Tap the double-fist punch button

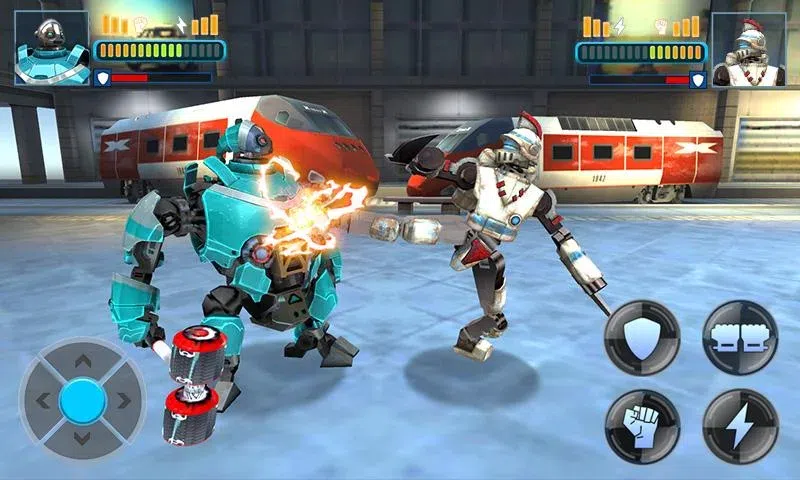coord(740,338)
